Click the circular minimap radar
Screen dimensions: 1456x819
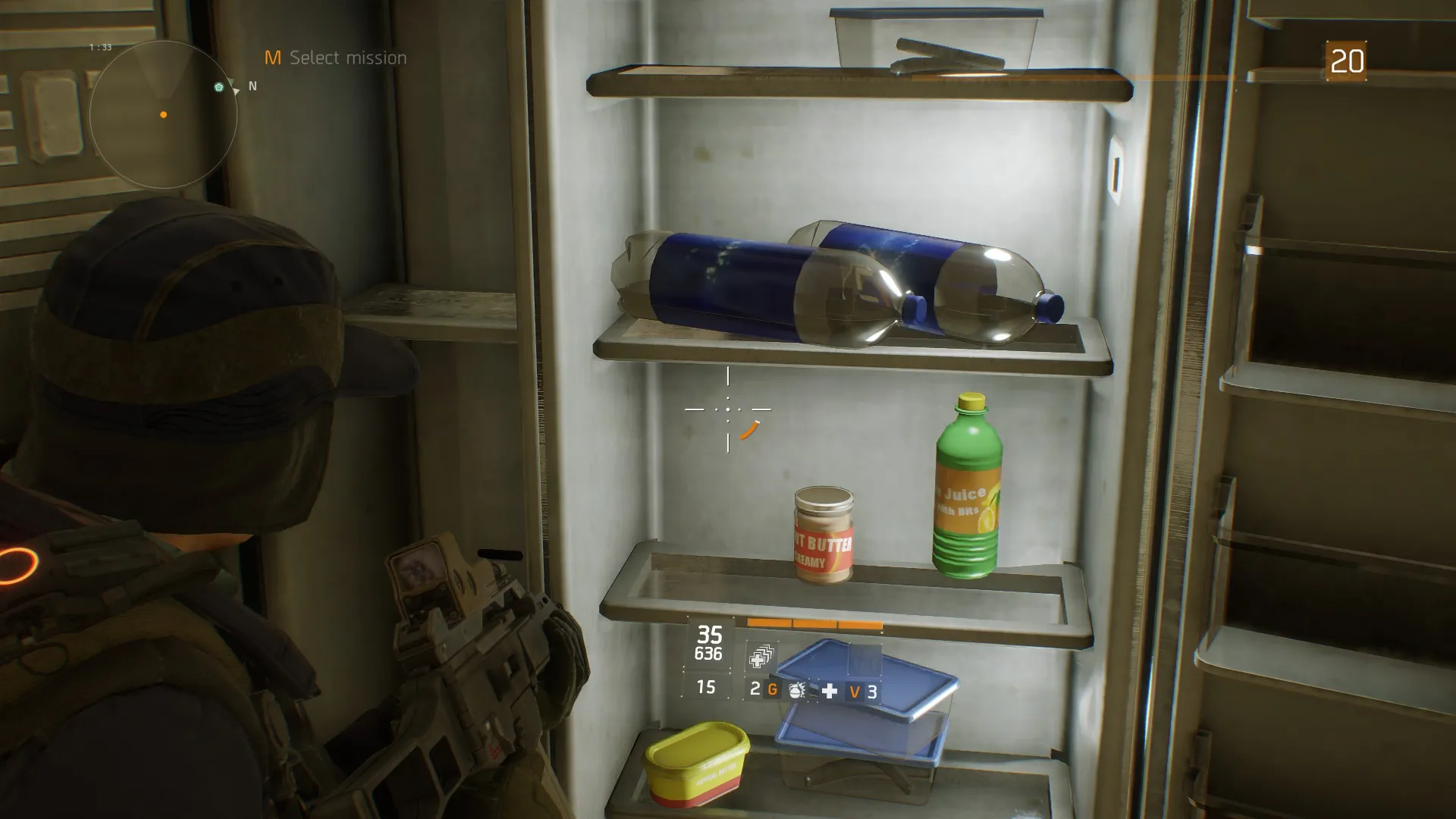[163, 115]
